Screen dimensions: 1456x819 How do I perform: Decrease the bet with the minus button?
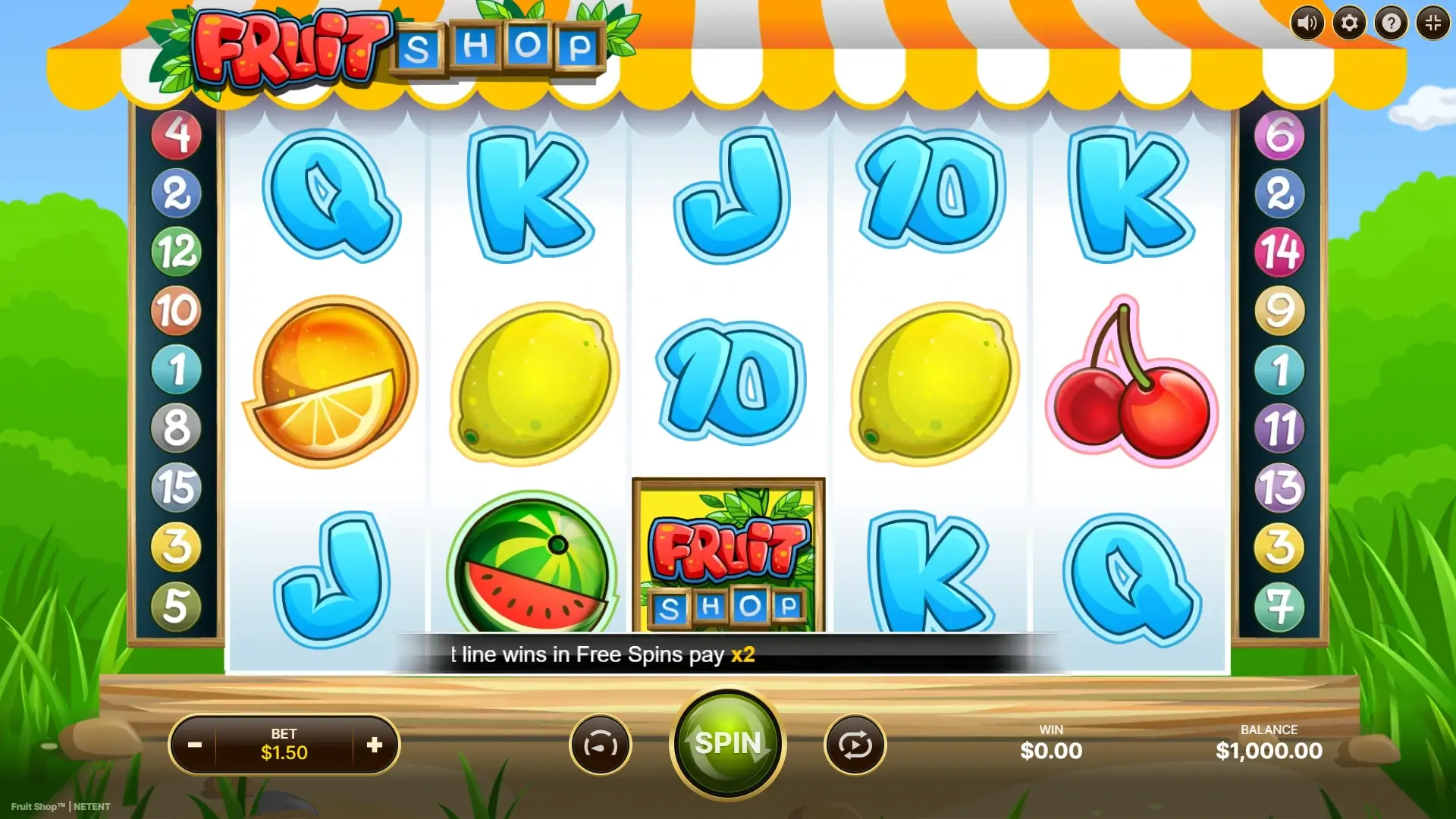click(x=196, y=744)
